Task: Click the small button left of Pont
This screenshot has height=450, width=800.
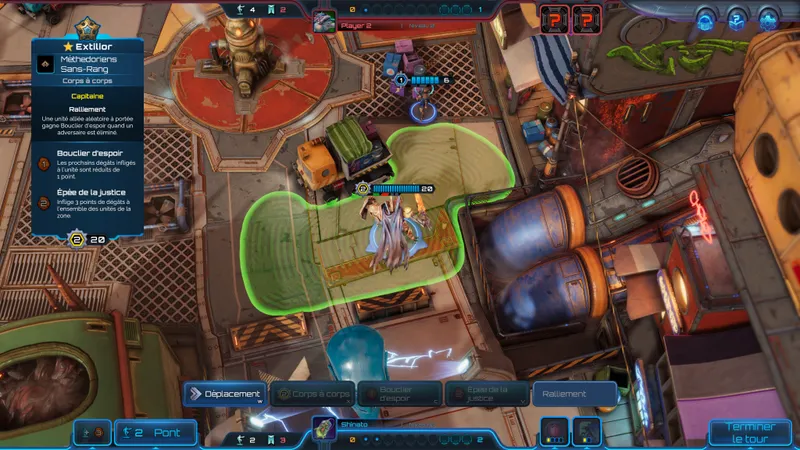Action: click(x=91, y=433)
